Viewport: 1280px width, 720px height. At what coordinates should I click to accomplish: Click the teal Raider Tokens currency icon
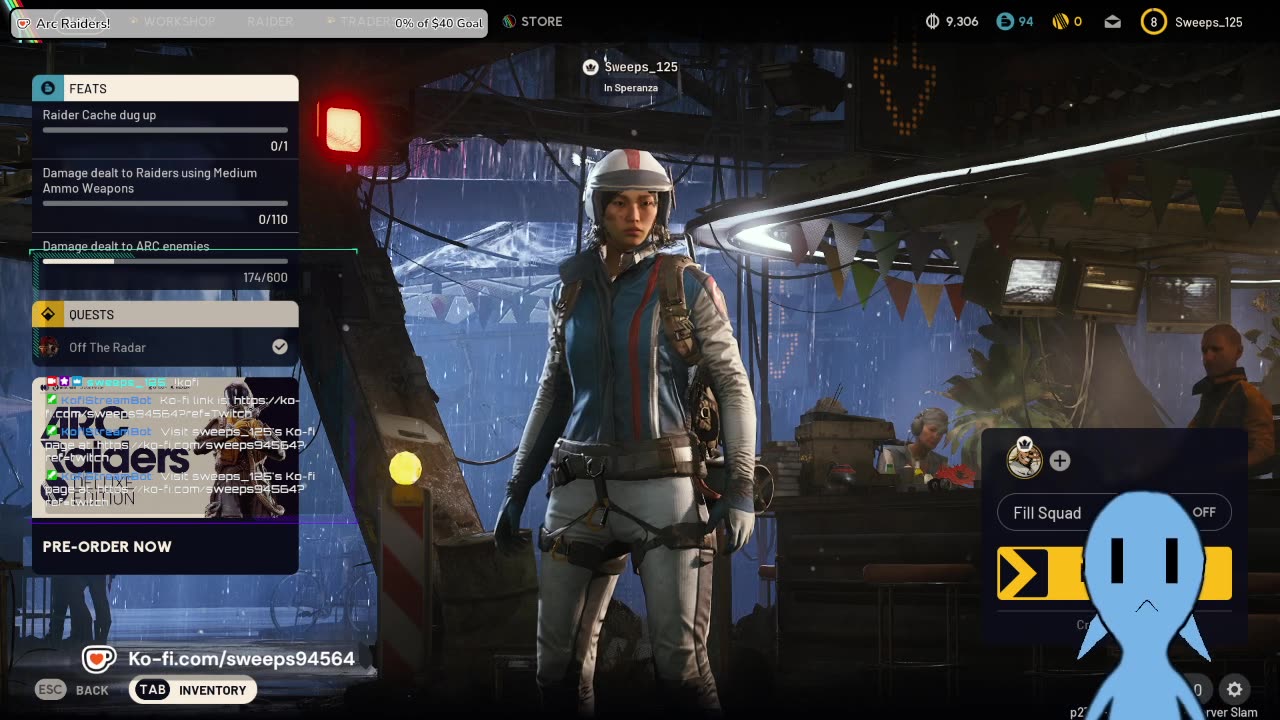(1005, 22)
